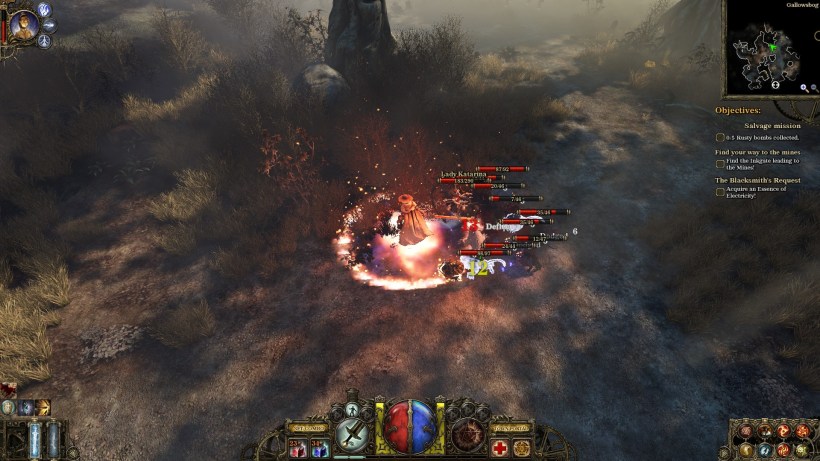Zoom out the minimap

815,88
